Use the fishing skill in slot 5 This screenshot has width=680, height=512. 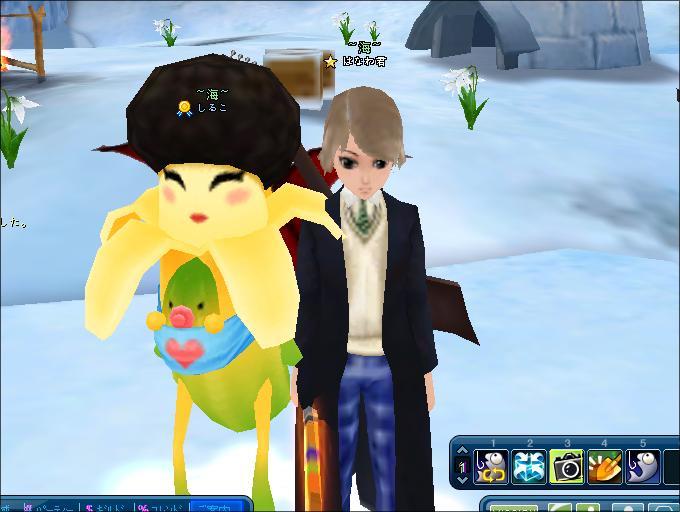tap(643, 466)
